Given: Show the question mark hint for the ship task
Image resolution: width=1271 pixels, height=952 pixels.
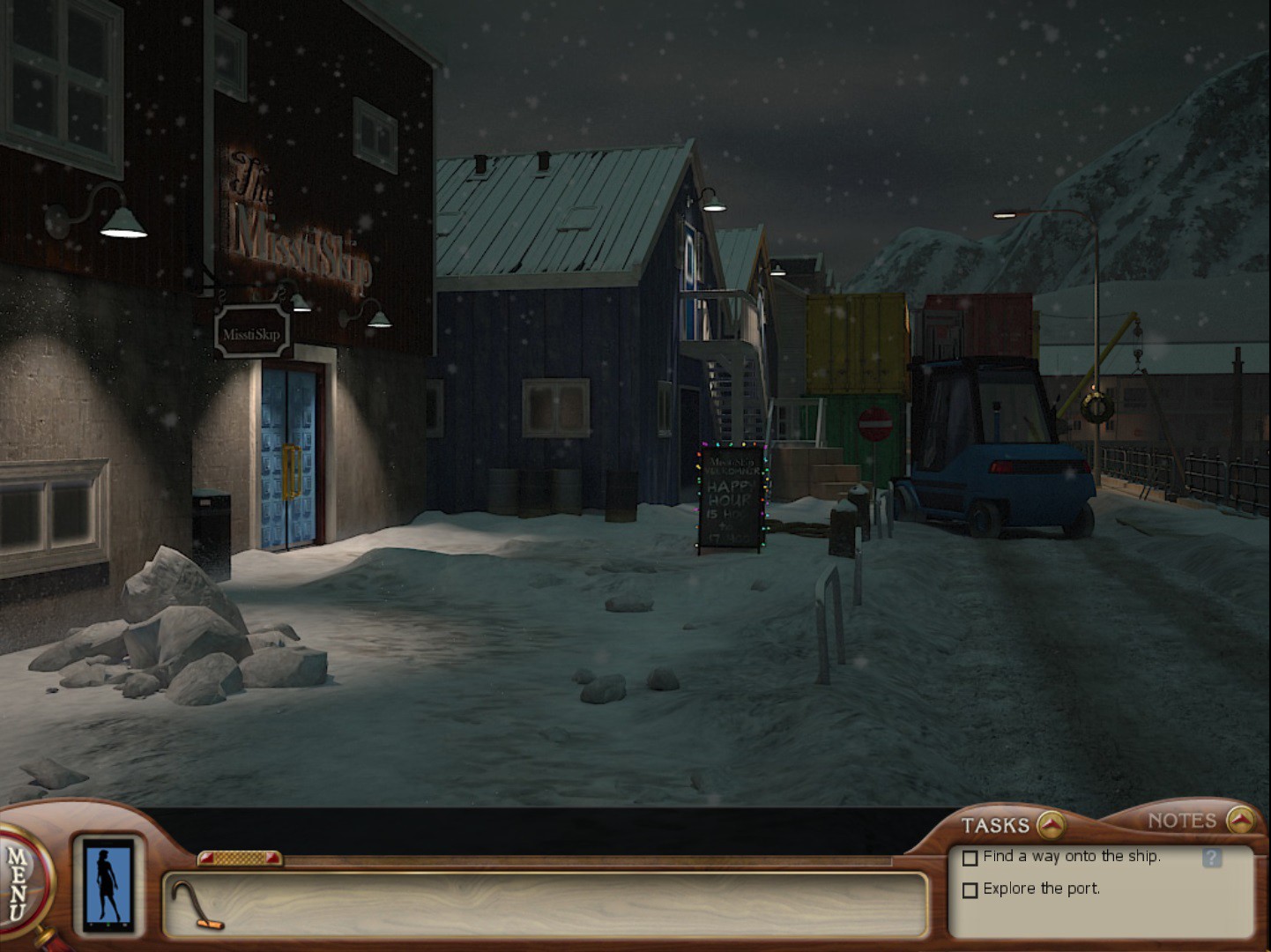Looking at the screenshot, I should 1212,858.
